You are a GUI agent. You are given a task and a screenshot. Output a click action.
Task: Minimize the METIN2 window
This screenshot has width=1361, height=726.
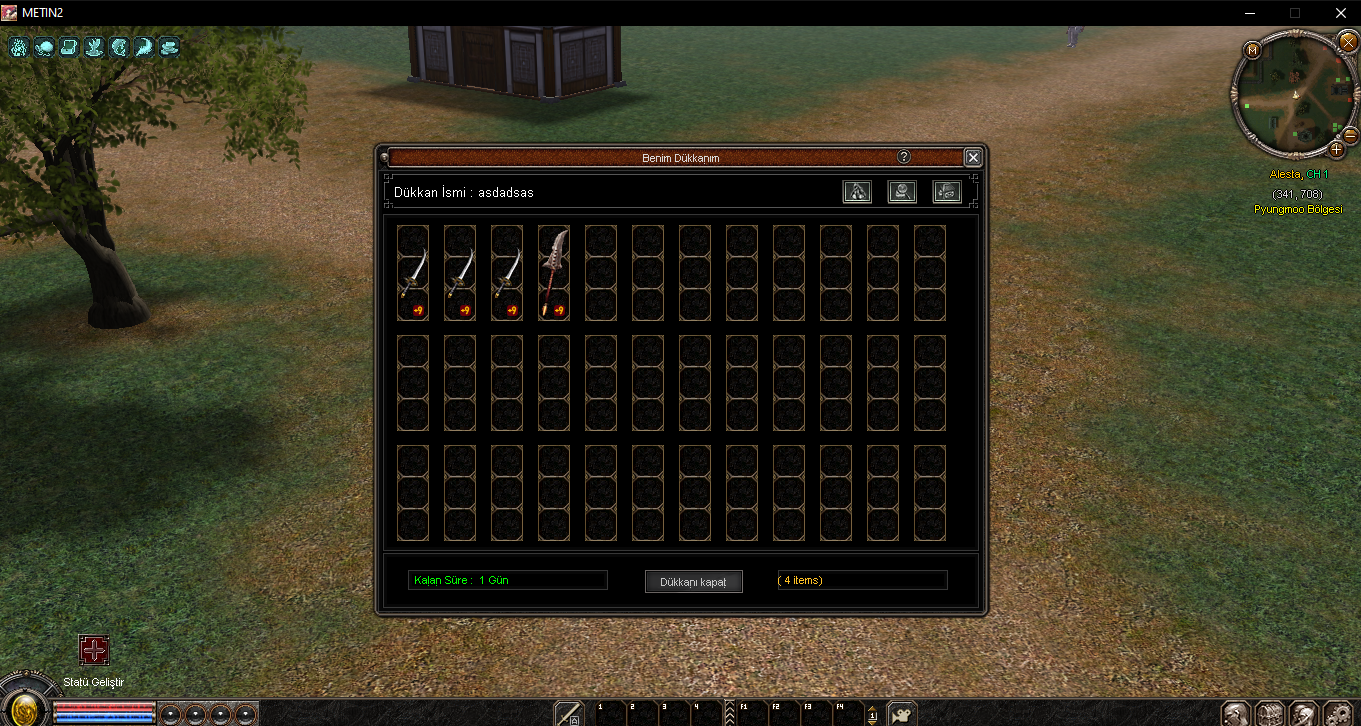point(1250,13)
